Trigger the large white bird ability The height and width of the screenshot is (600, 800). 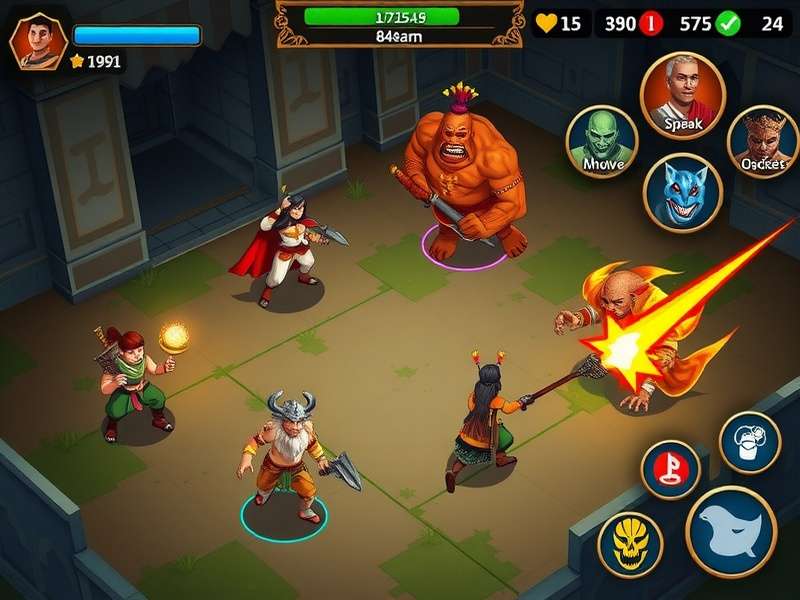[x=731, y=532]
